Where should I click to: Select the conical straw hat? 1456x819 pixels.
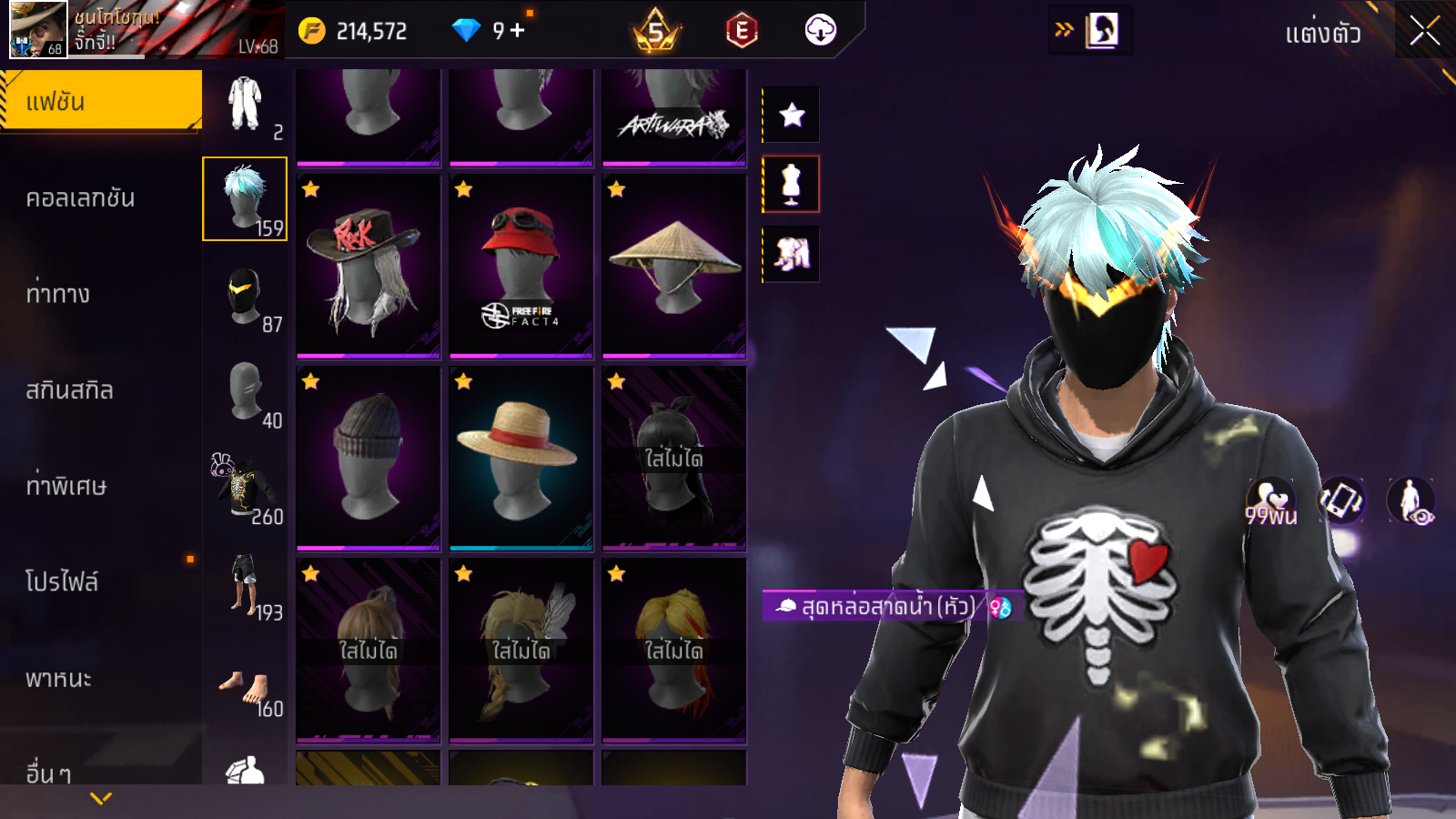[x=673, y=266]
